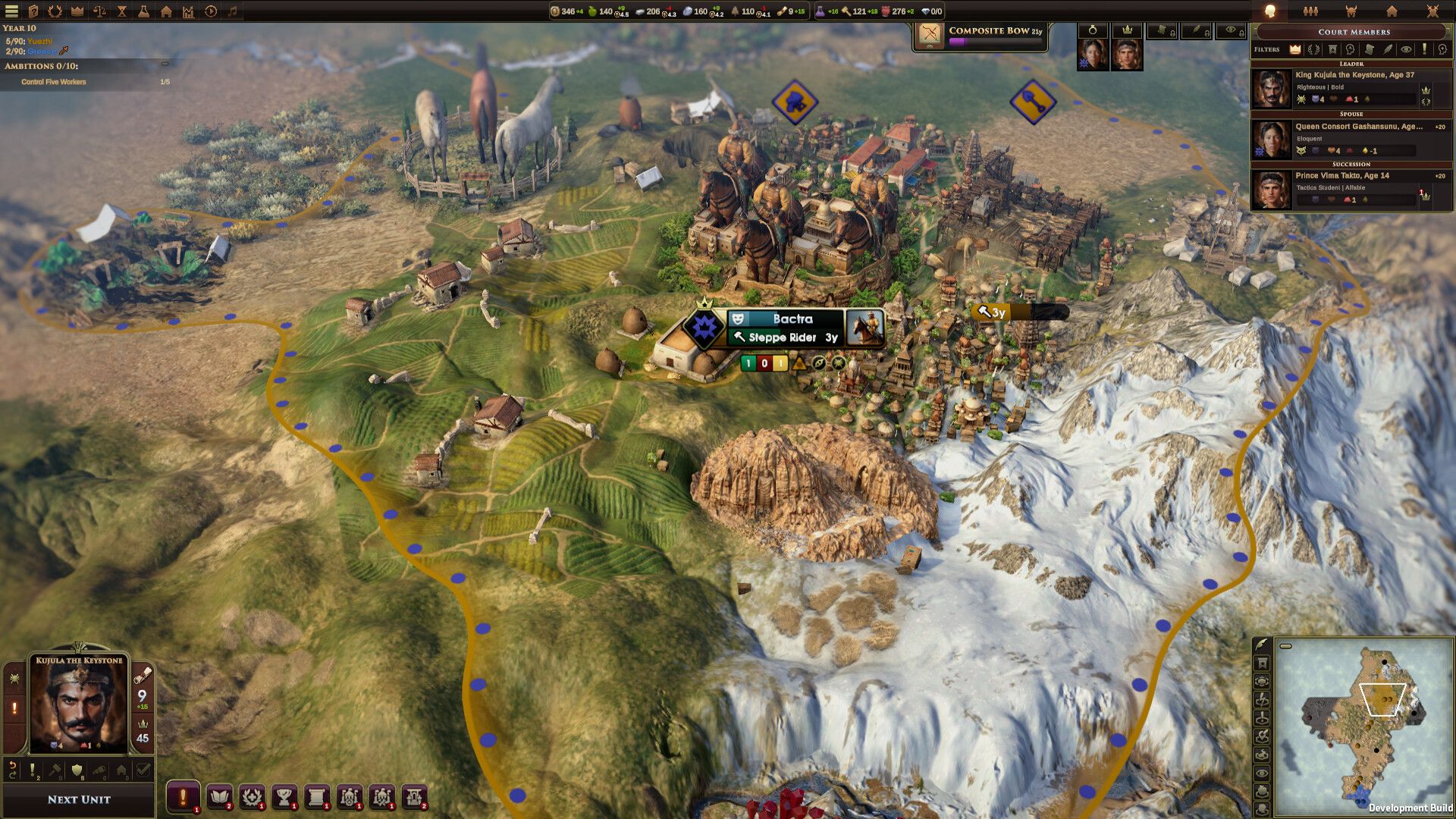Switch to the three-people families tab
This screenshot has height=819, width=1456.
1310,11
